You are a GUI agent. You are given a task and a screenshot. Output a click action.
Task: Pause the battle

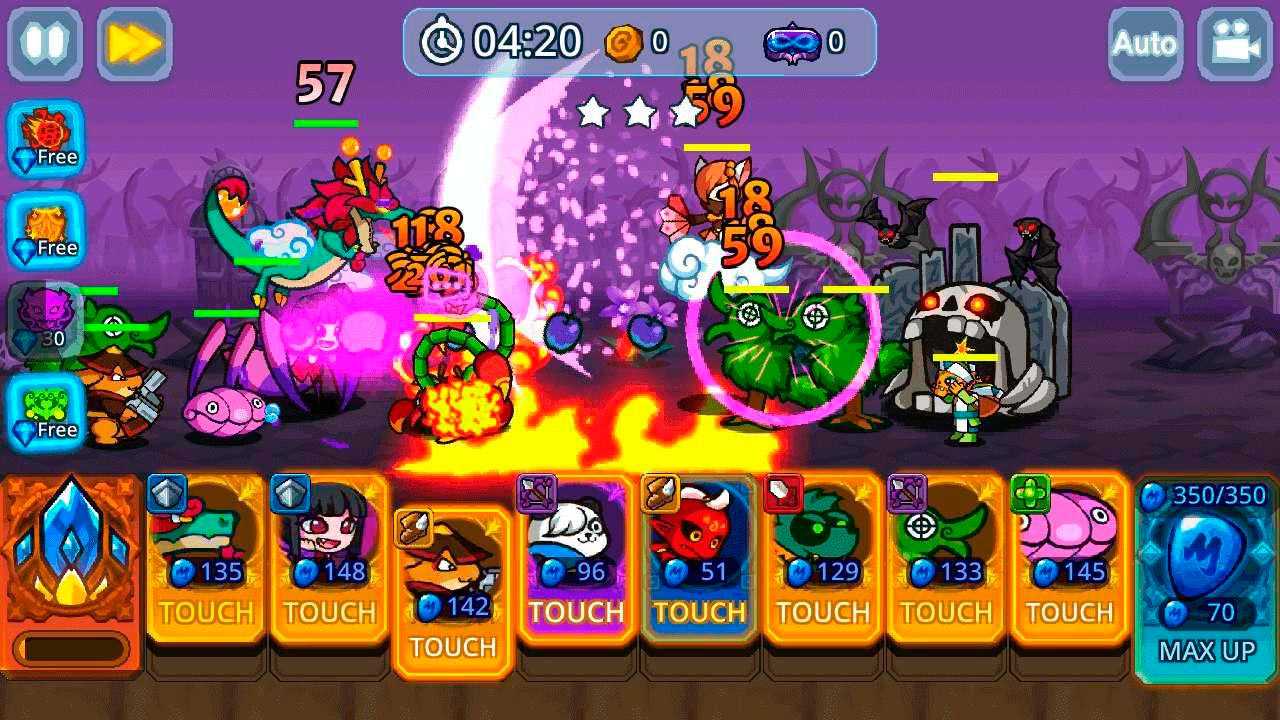click(x=44, y=44)
